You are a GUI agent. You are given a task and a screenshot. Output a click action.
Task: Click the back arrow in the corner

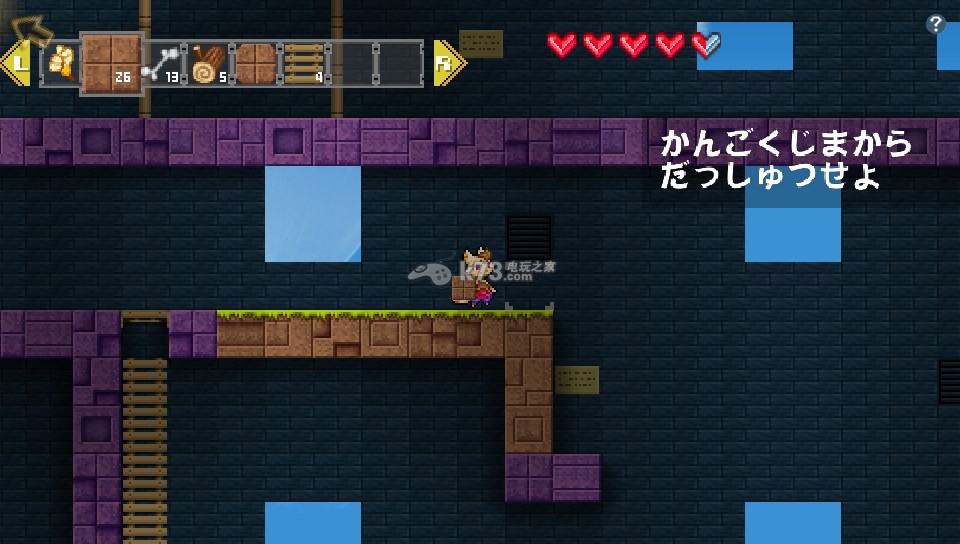(x=34, y=28)
